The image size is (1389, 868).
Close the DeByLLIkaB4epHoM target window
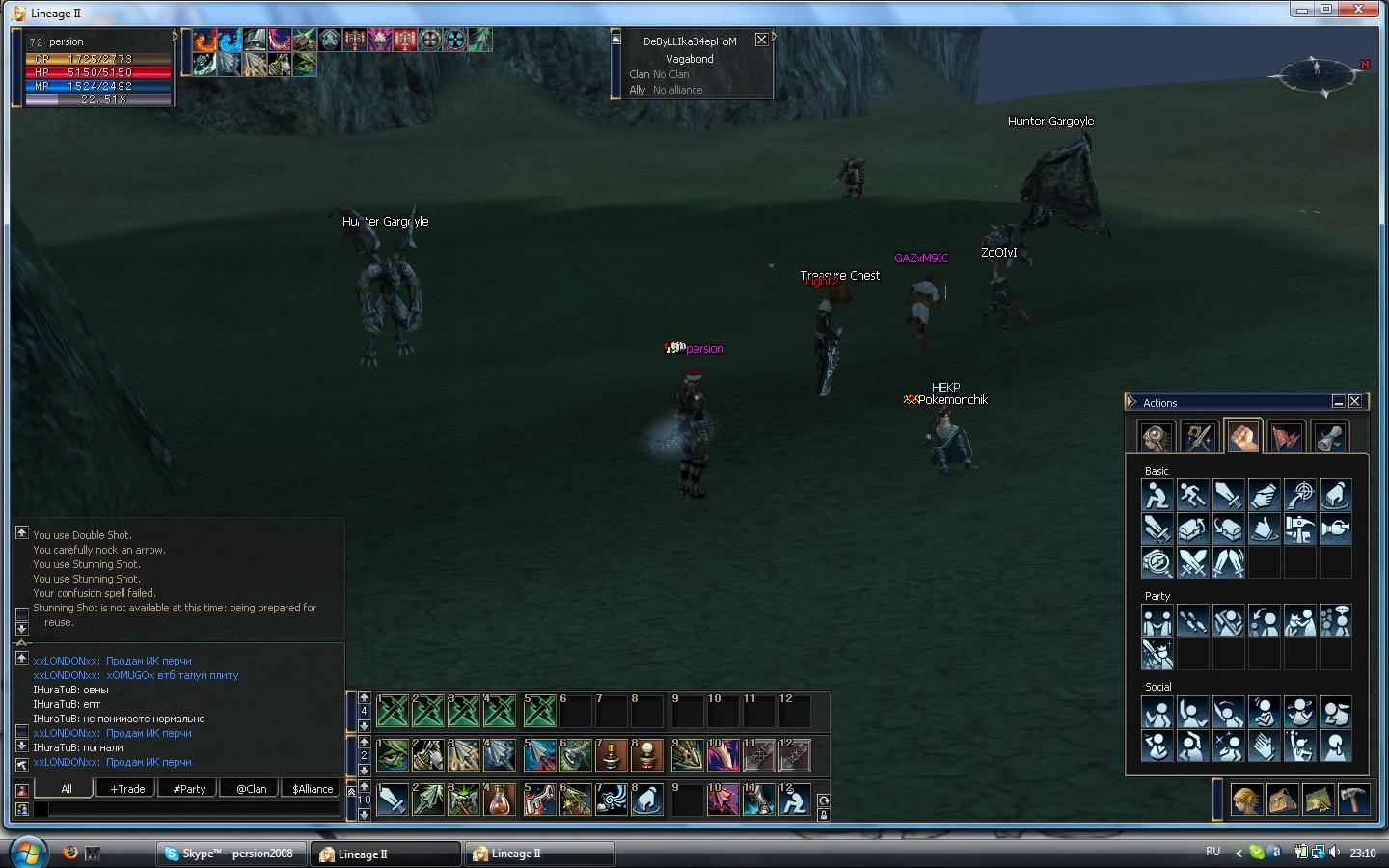click(761, 40)
